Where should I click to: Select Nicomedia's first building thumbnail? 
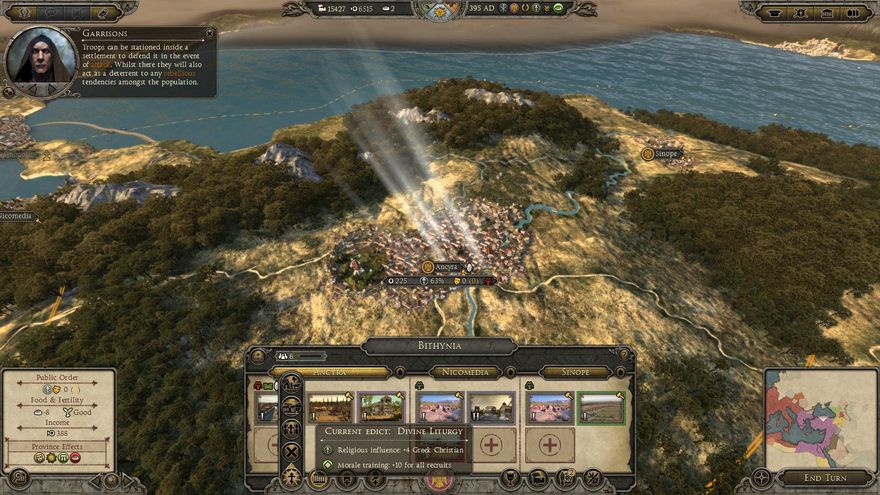[437, 408]
